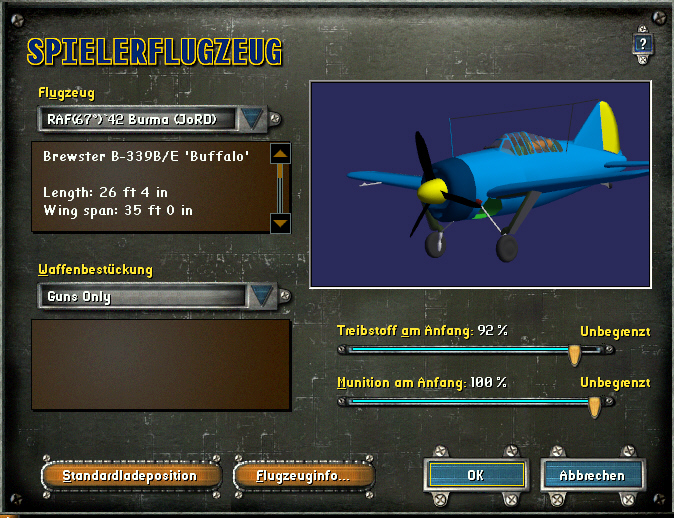Screen dimensions: 674x518
Task: Click the Brewster Buffalo 3D preview
Action: (480, 182)
